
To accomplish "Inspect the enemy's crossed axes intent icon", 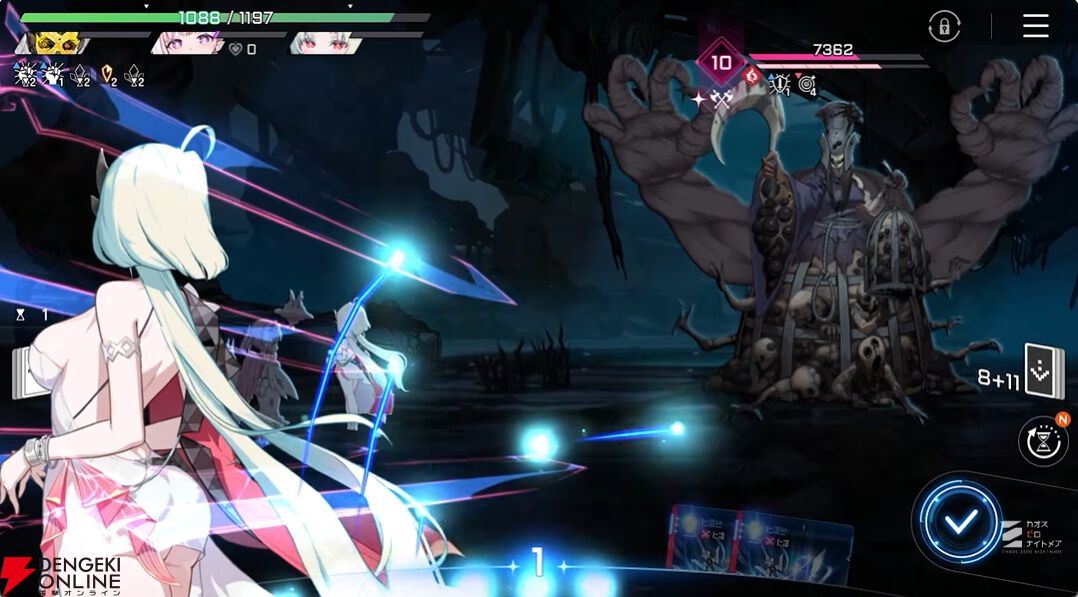I will (721, 99).
